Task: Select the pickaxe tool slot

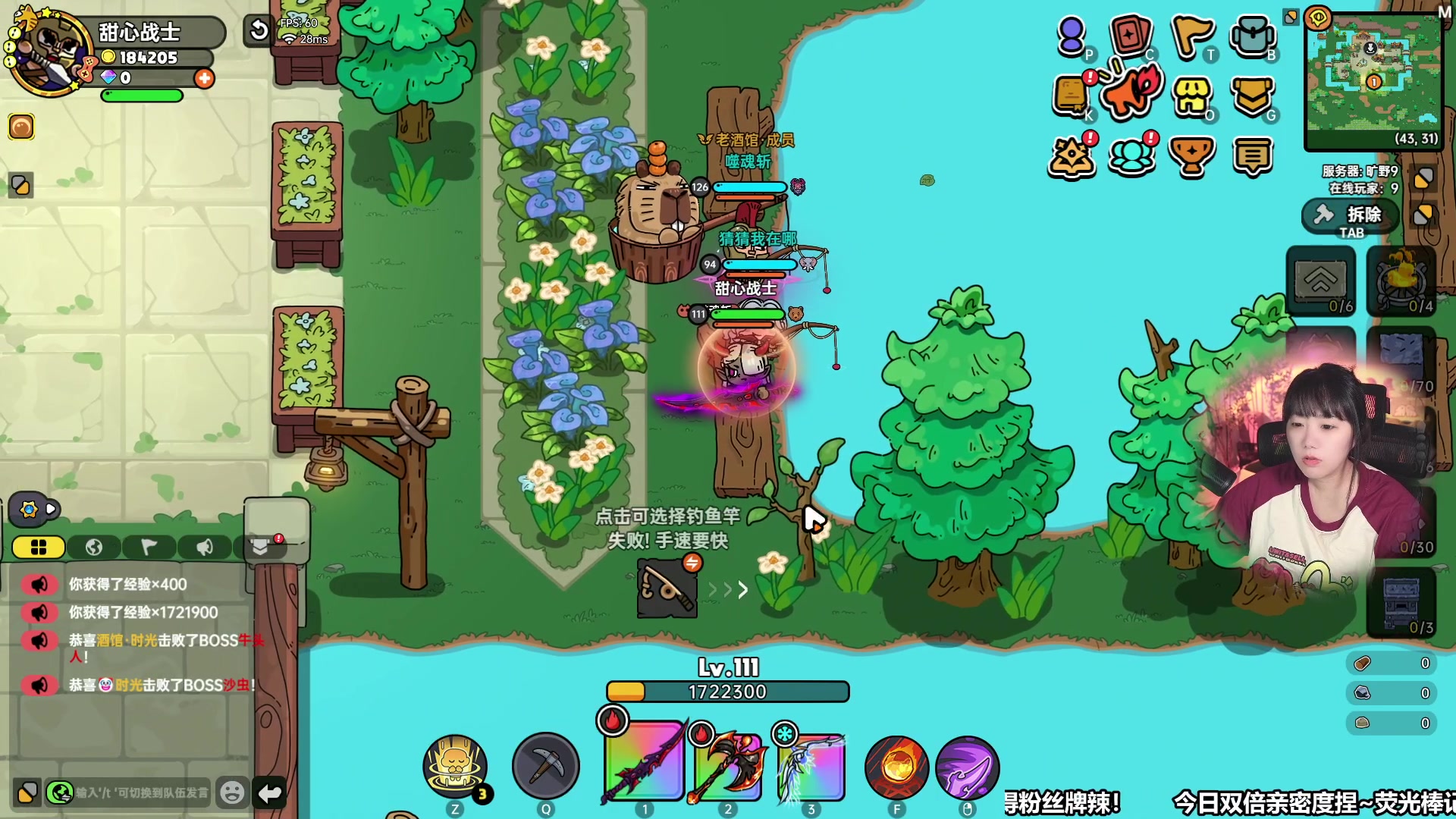Action: 545,766
